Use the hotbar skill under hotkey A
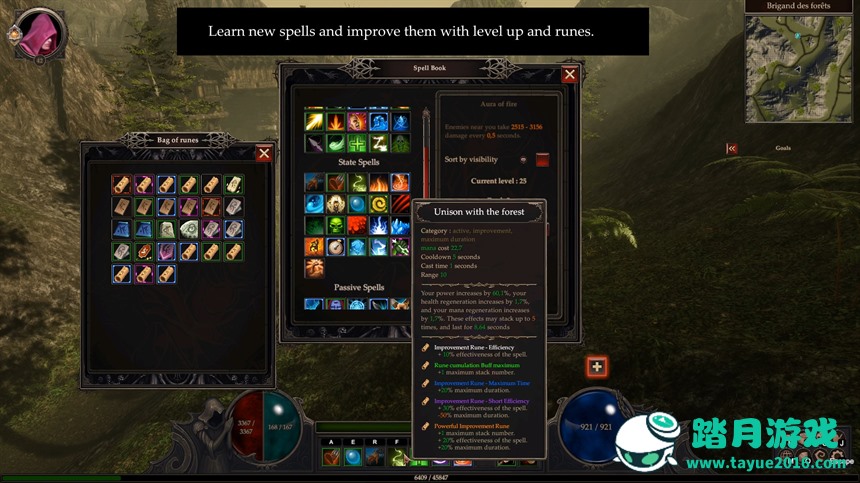 click(x=330, y=457)
